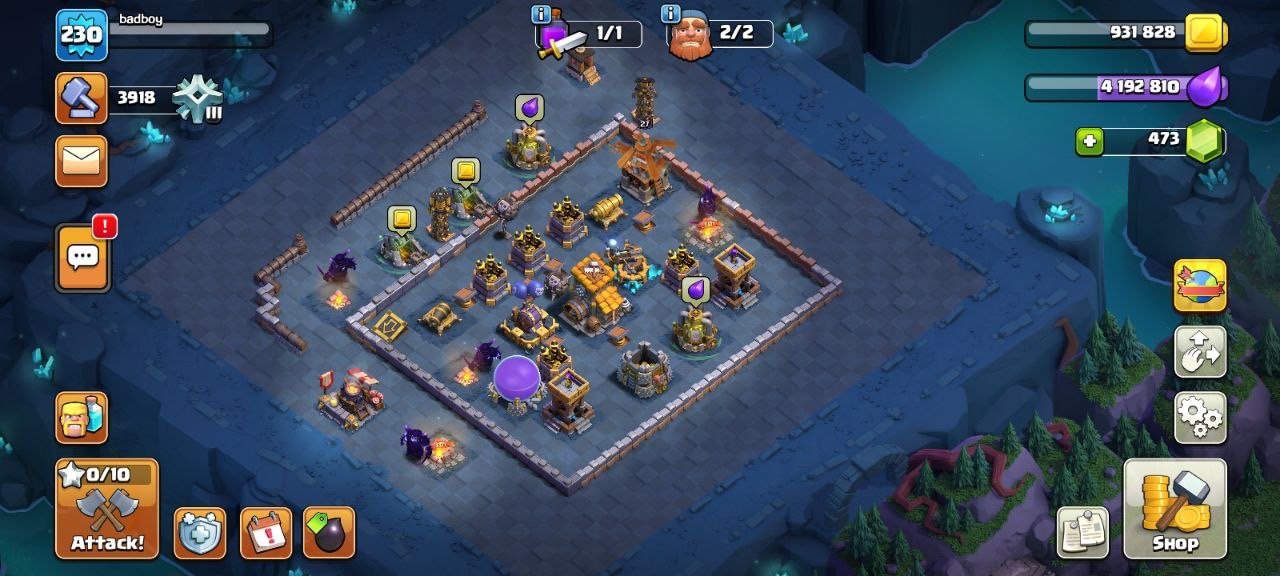Open the bomb price tag offers icon
Image resolution: width=1280 pixels, height=576 pixels.
(x=329, y=533)
